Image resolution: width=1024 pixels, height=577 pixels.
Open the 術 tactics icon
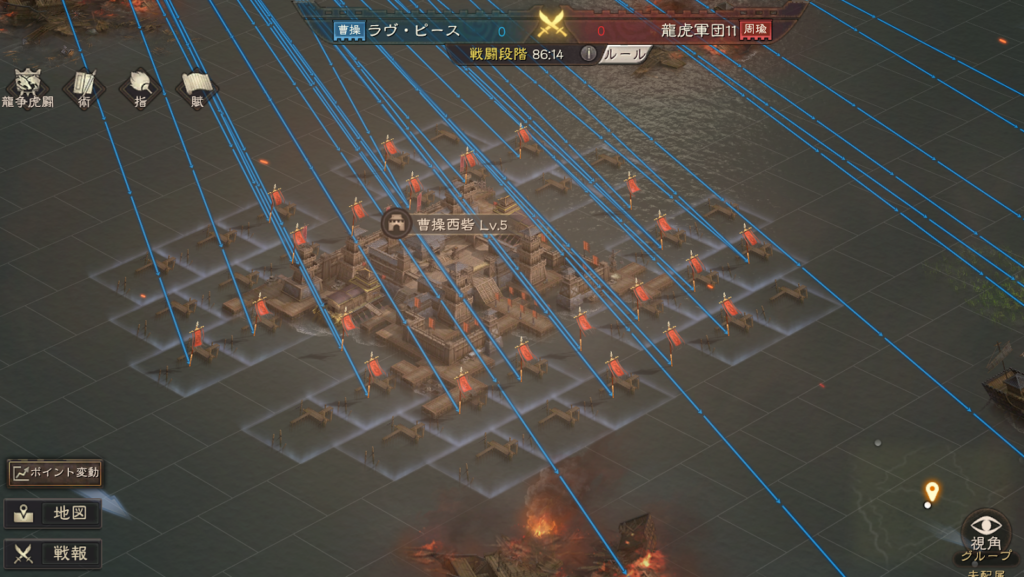85,86
